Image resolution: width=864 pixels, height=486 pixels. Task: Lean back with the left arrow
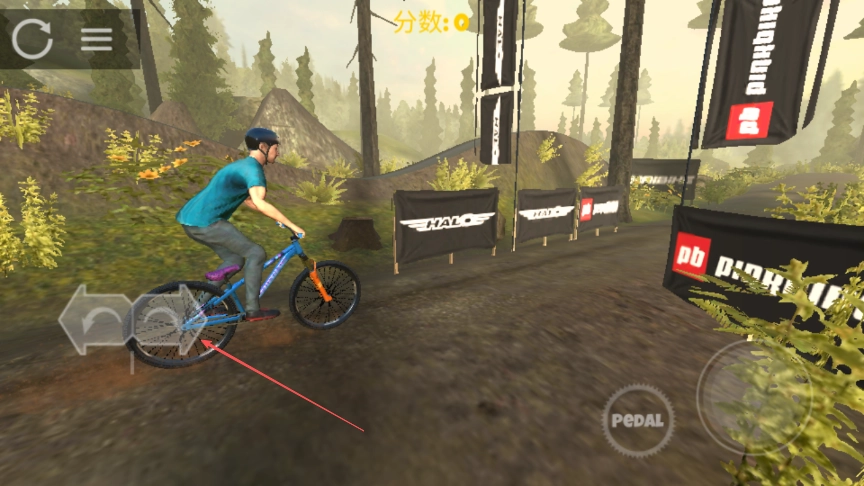pos(93,320)
